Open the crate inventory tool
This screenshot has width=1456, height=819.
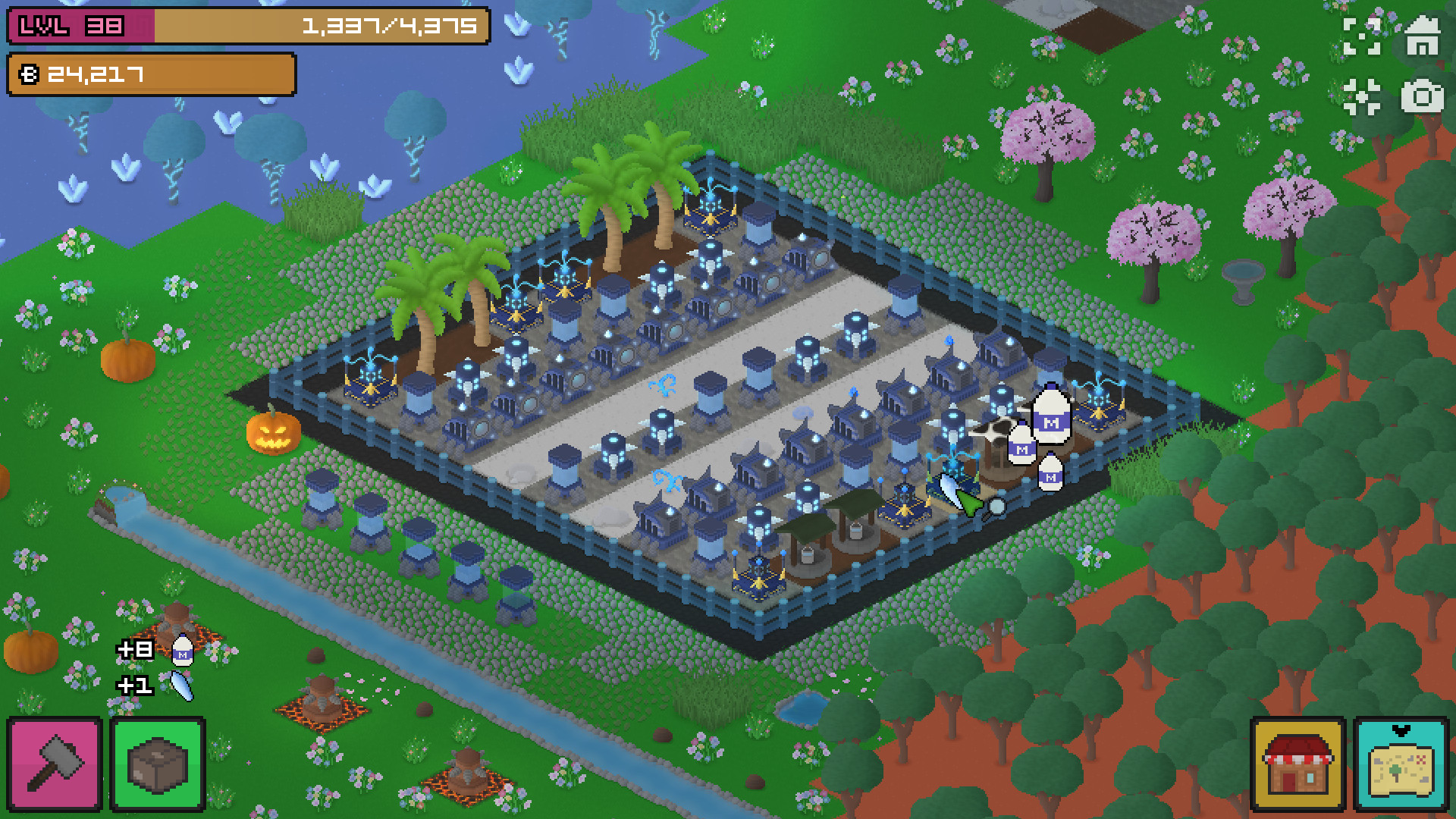coord(157,762)
